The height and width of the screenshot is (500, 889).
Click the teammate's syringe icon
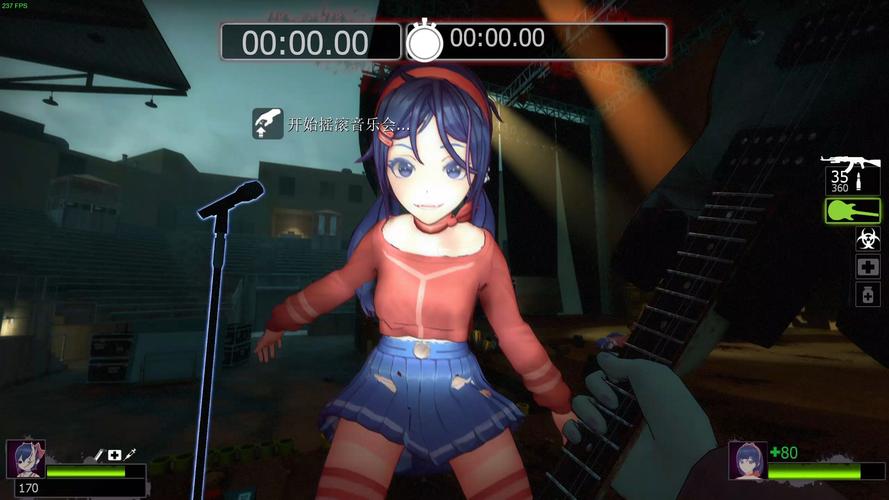tap(131, 455)
